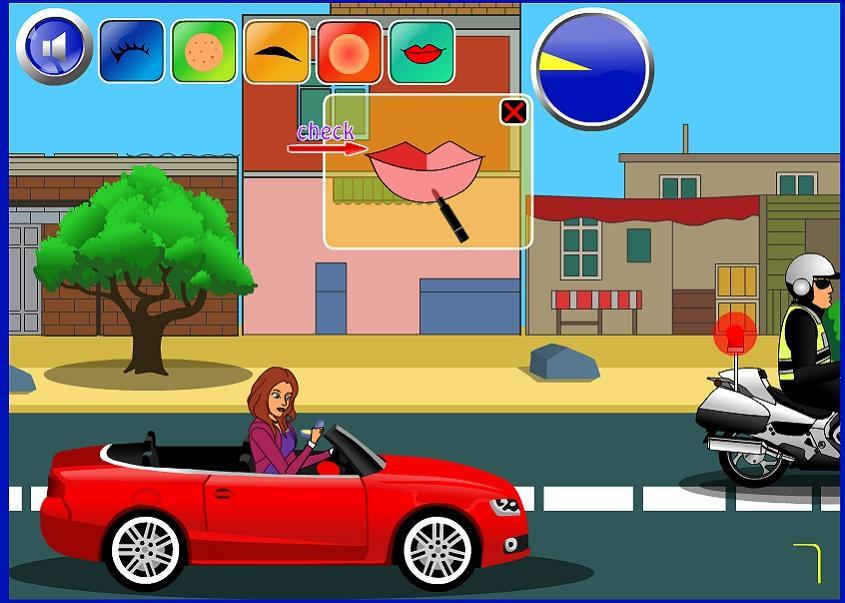This screenshot has width=845, height=603.
Task: Pick the eyebrow makeup icon
Action: tap(277, 51)
